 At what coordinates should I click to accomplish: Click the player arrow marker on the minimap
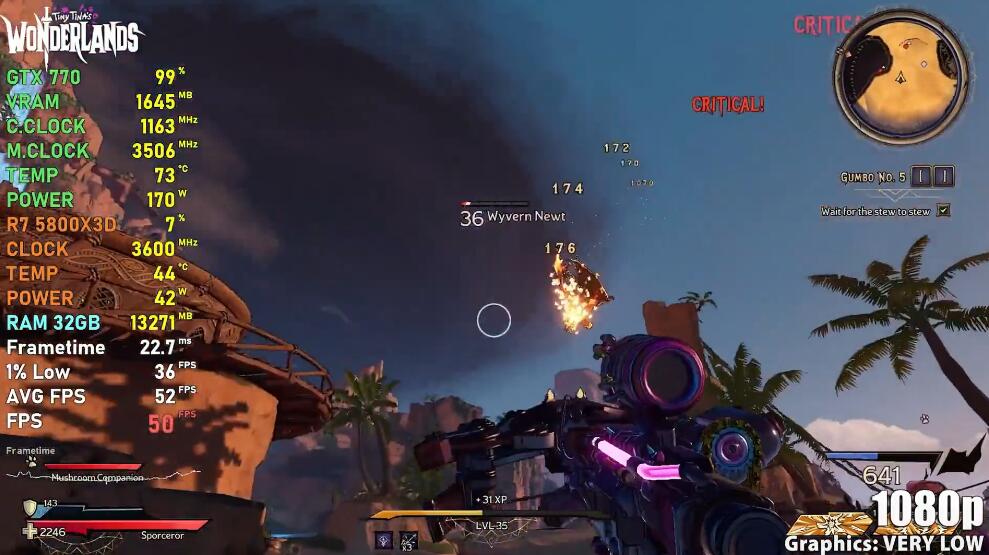click(902, 77)
